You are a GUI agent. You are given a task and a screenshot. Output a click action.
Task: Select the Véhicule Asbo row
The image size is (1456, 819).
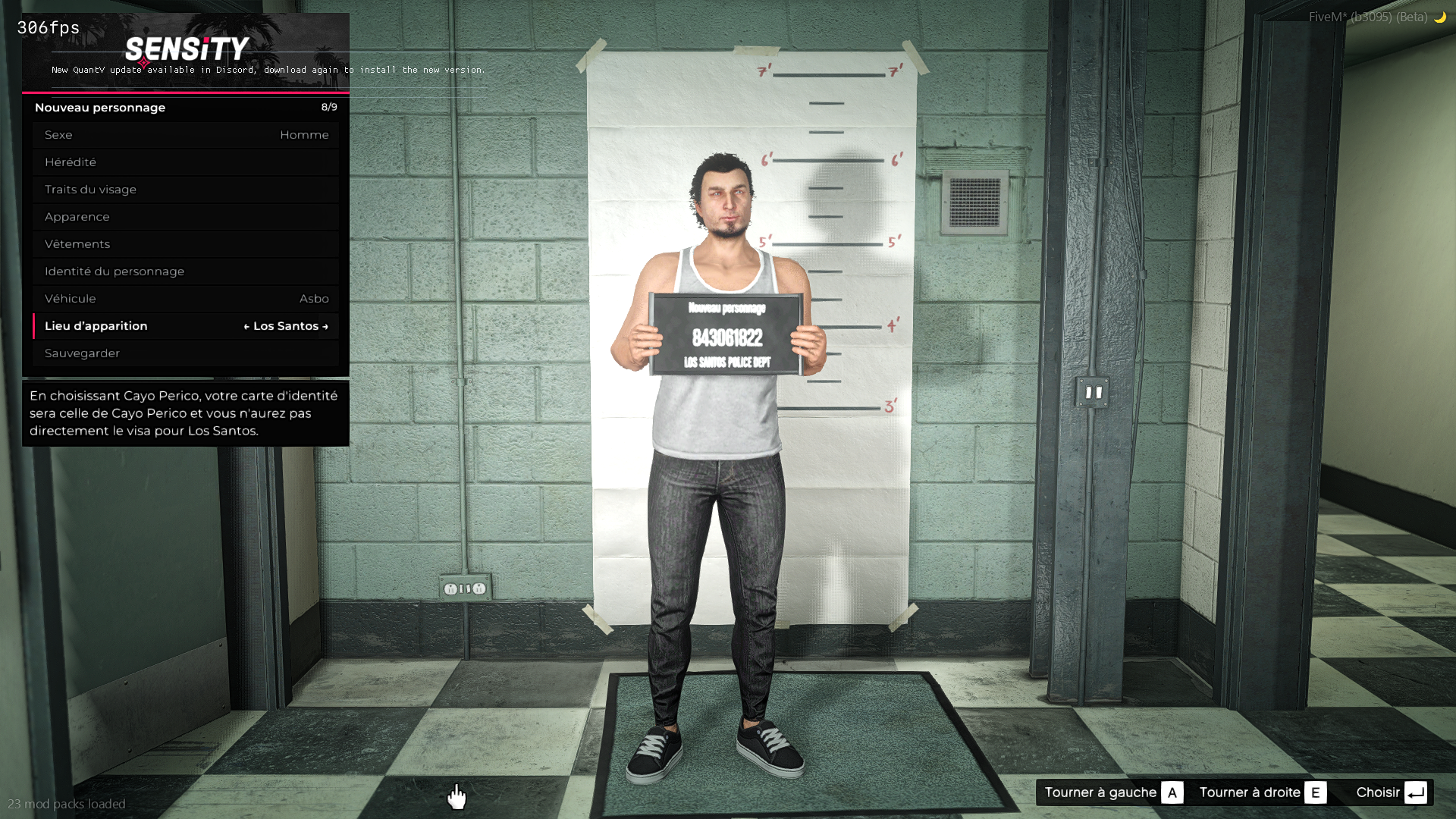[x=186, y=299]
